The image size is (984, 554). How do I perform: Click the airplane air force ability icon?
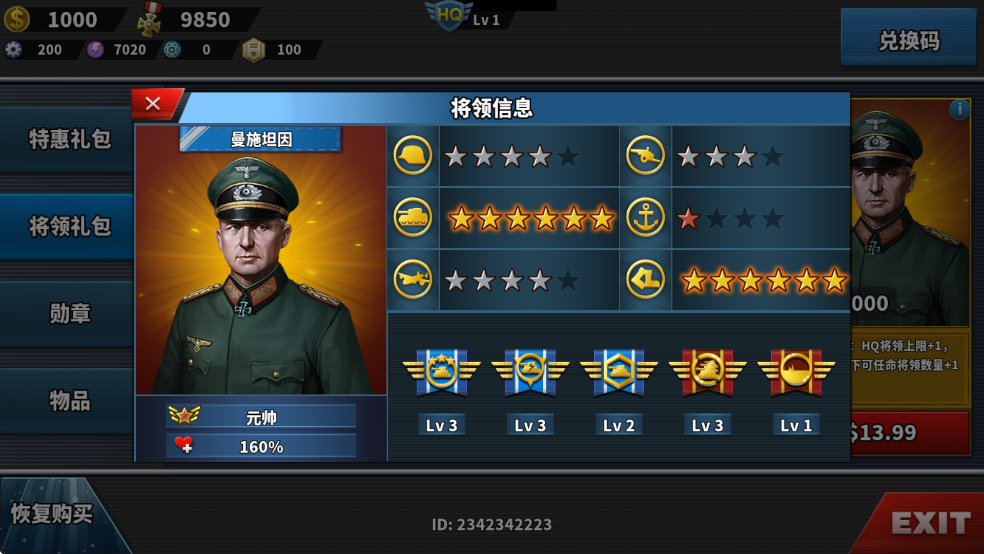413,280
